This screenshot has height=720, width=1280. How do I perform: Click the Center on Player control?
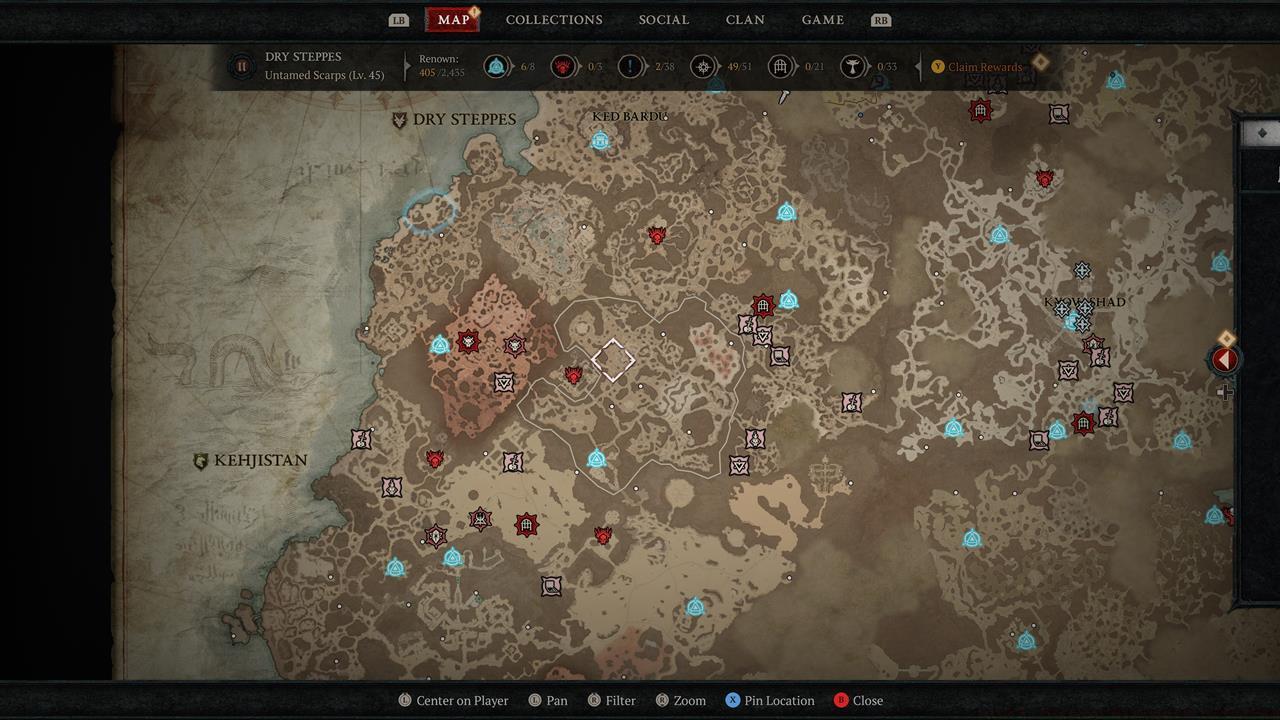coord(453,700)
